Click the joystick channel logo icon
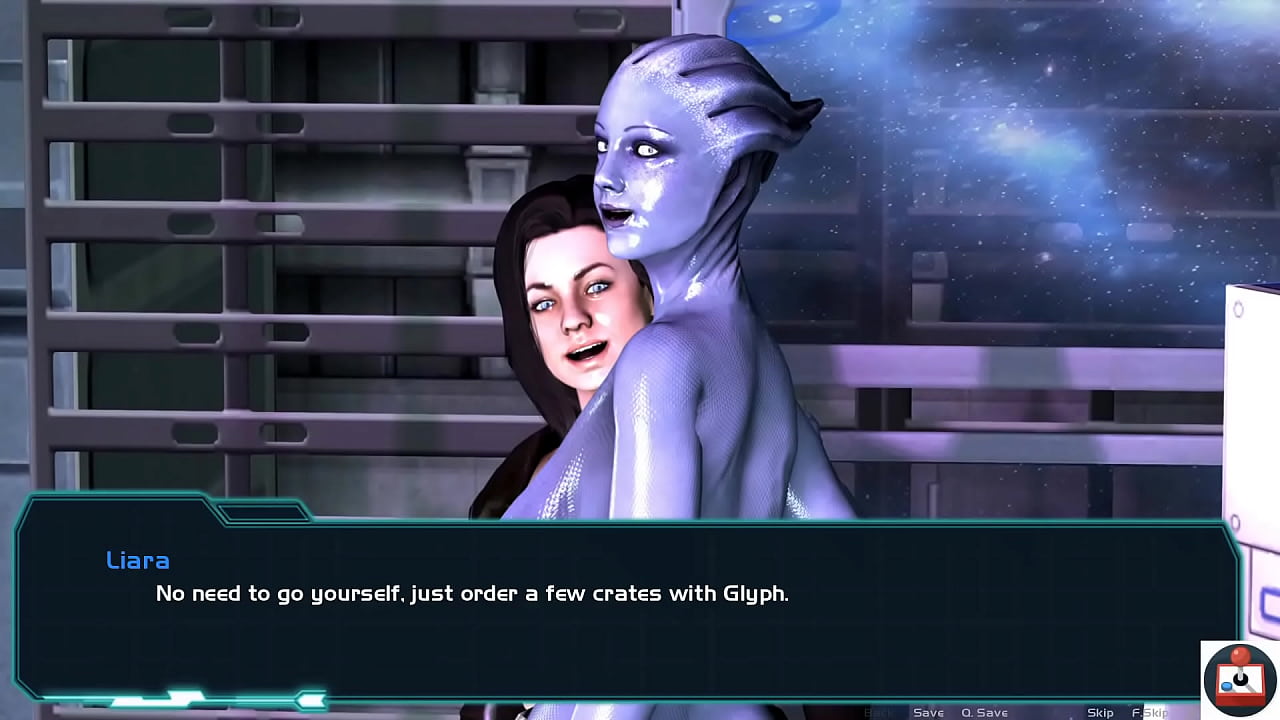 click(x=1239, y=677)
